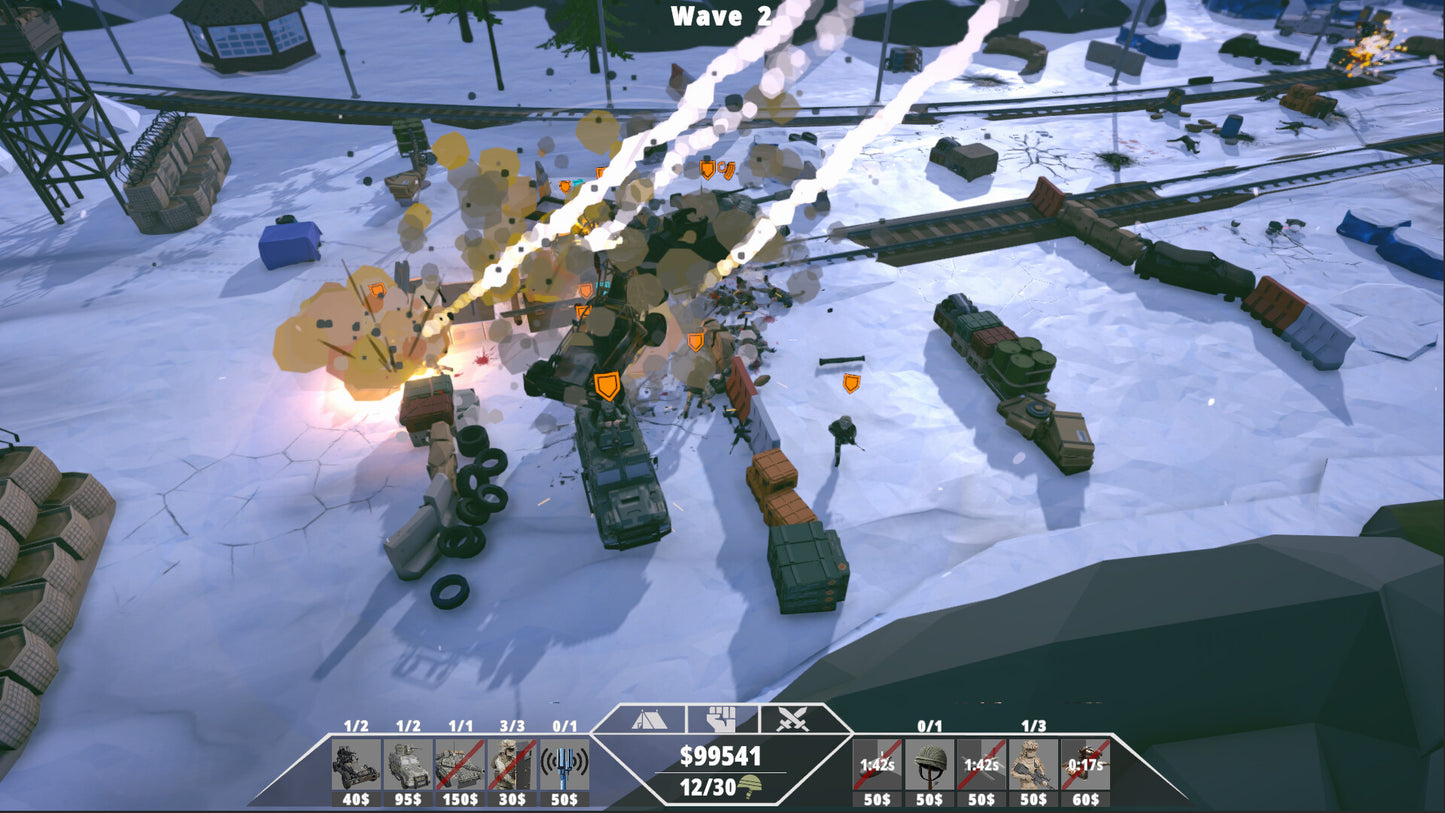Open the tent tab

coord(649,719)
